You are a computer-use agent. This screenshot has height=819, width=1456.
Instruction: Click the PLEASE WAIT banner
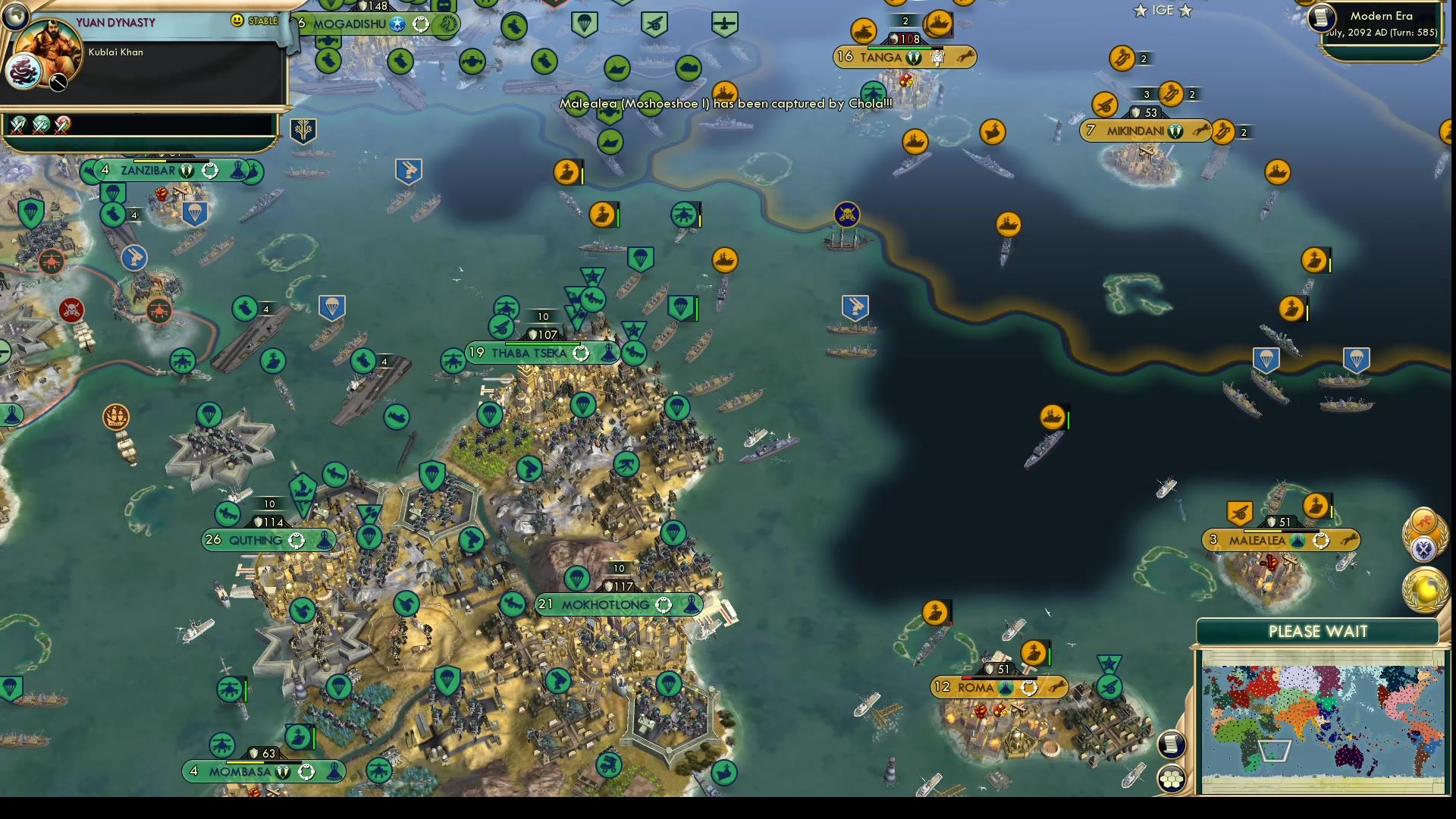(1317, 631)
